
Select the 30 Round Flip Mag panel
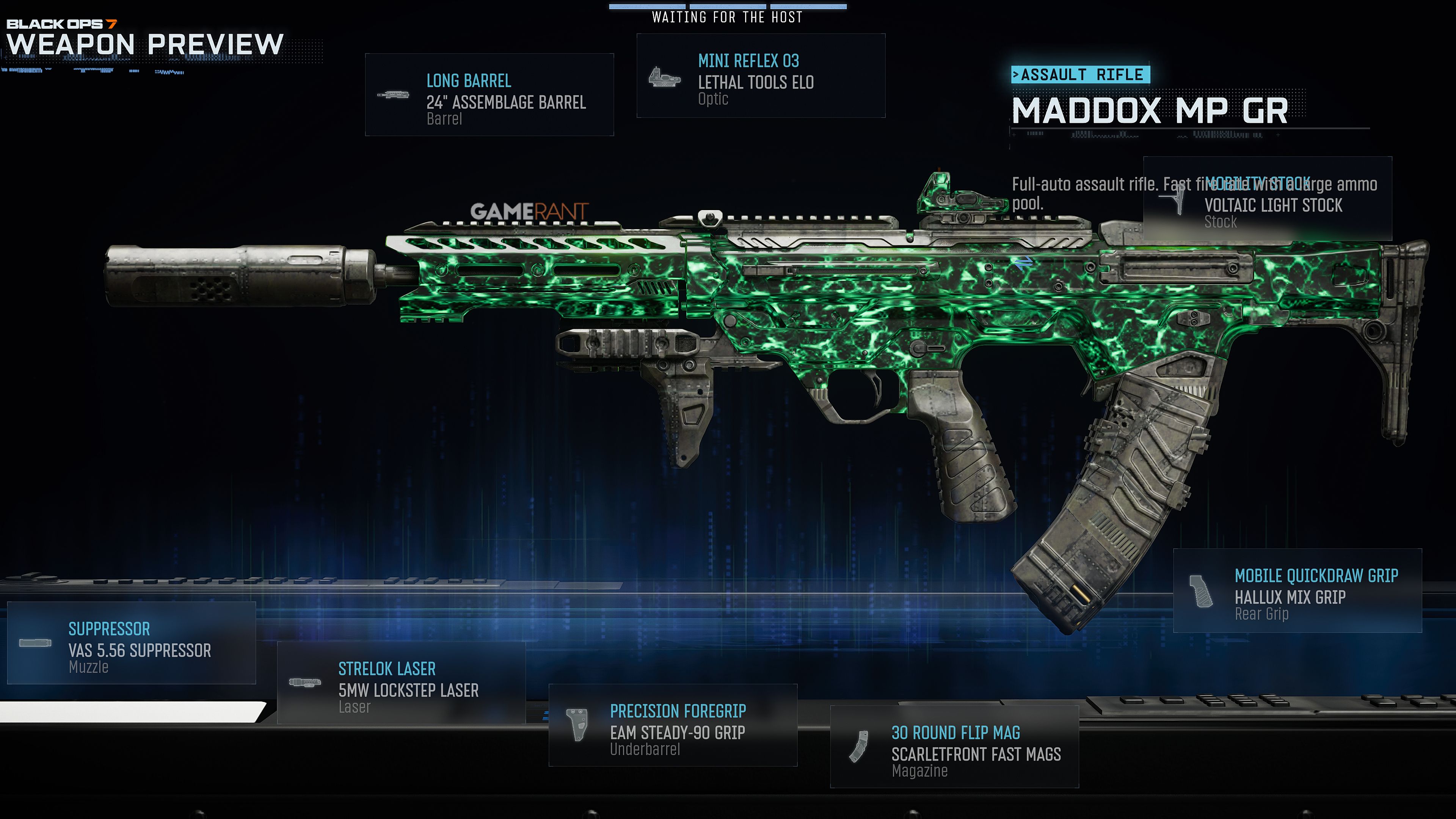pos(954,747)
